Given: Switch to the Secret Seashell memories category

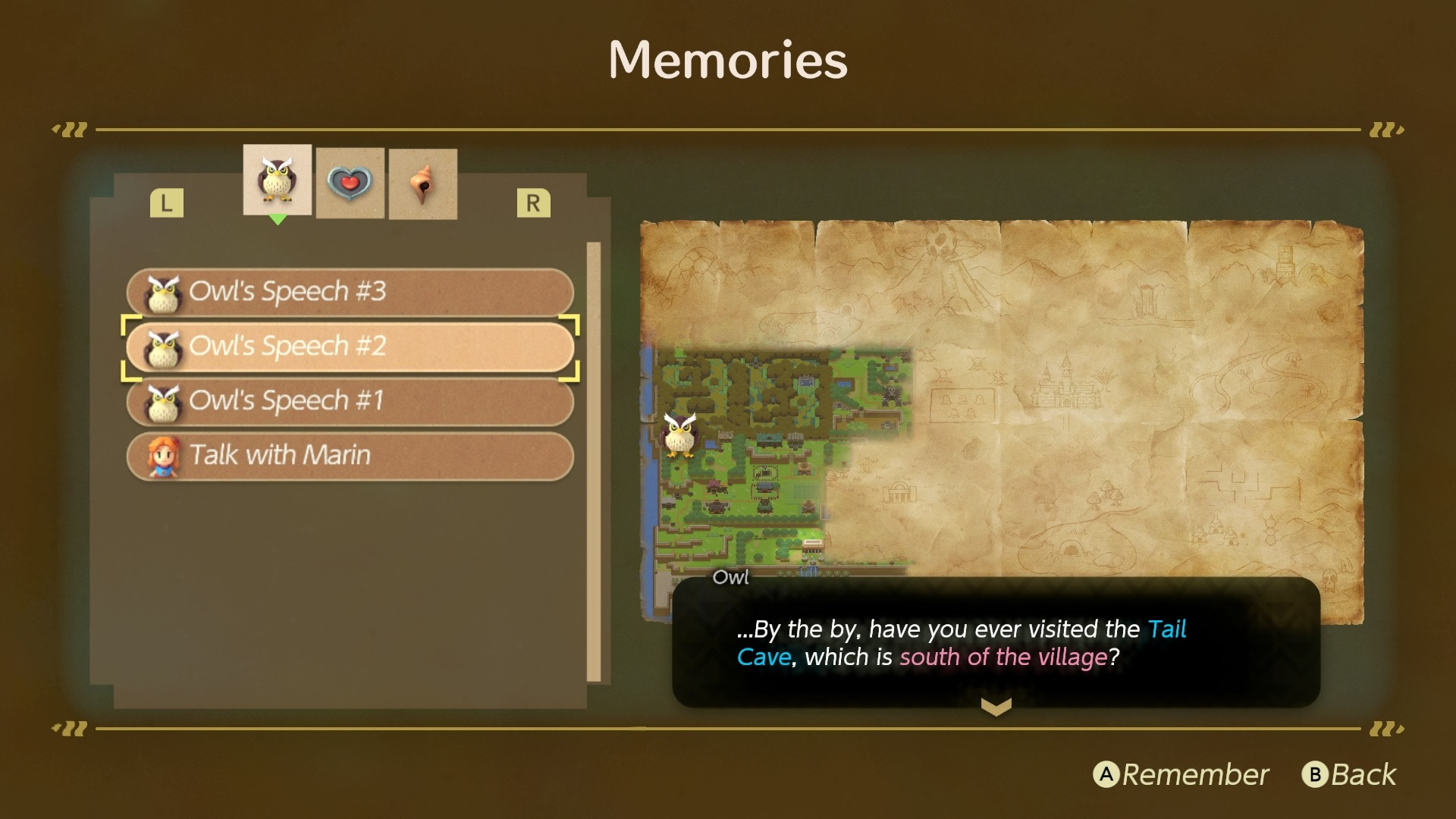Looking at the screenshot, I should coord(422,182).
